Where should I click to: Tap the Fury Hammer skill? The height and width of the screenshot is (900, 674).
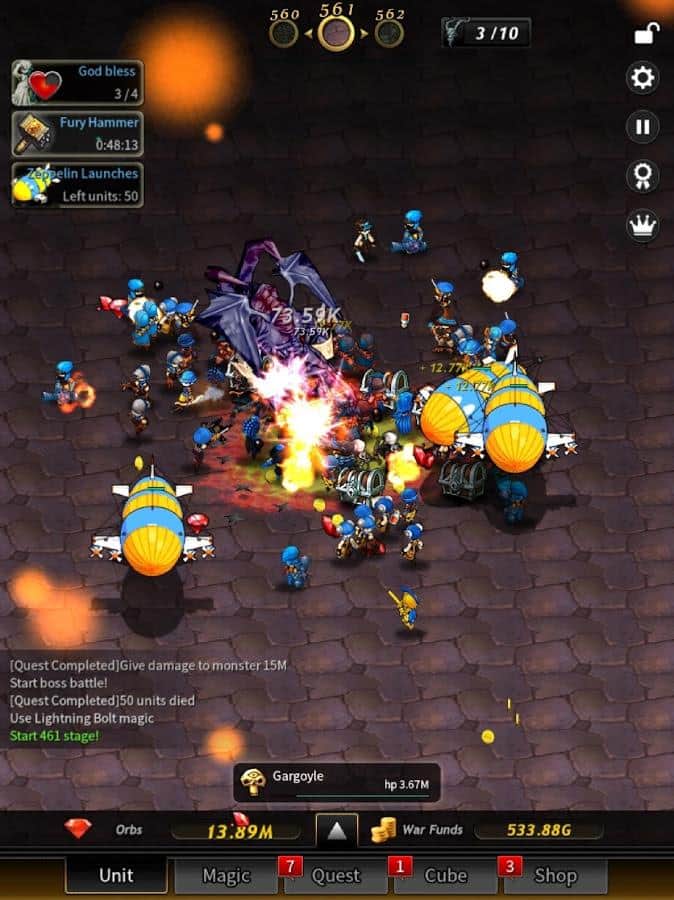78,134
